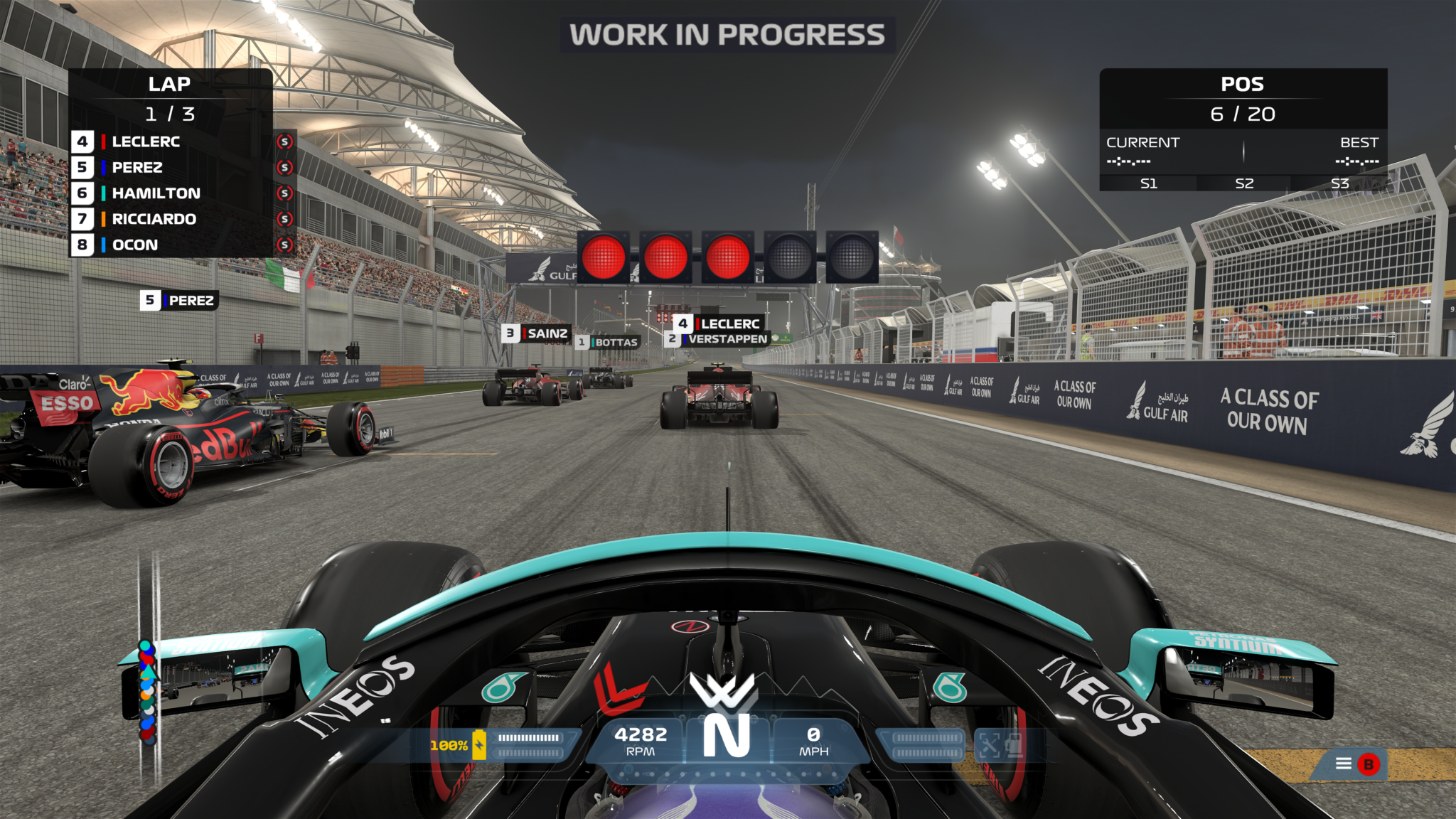Select the Sainz floating driver name tag
Screen dimensions: 1456x819
pyautogui.click(x=537, y=333)
